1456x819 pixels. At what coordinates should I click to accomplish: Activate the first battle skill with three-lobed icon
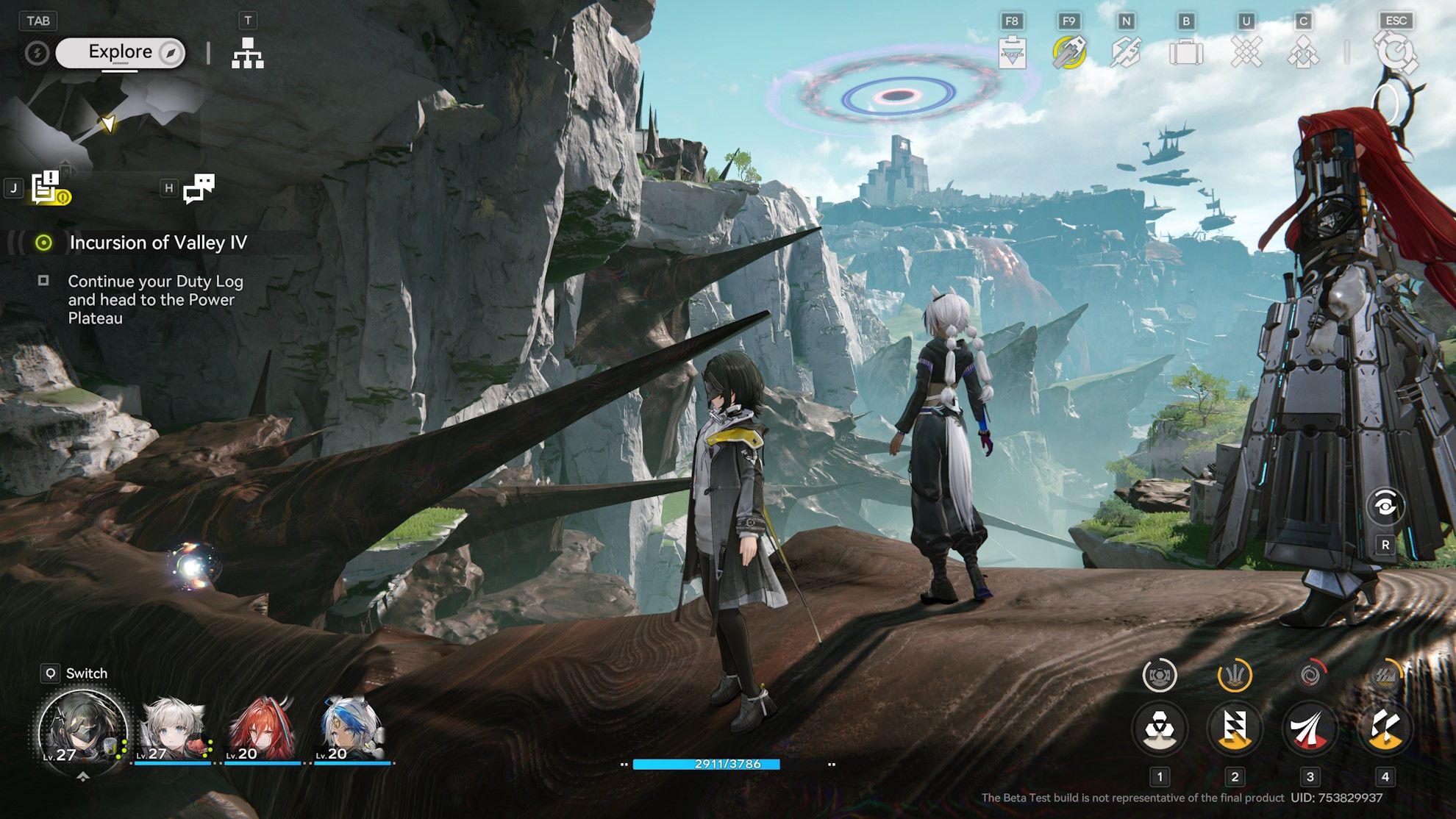pos(1160,729)
